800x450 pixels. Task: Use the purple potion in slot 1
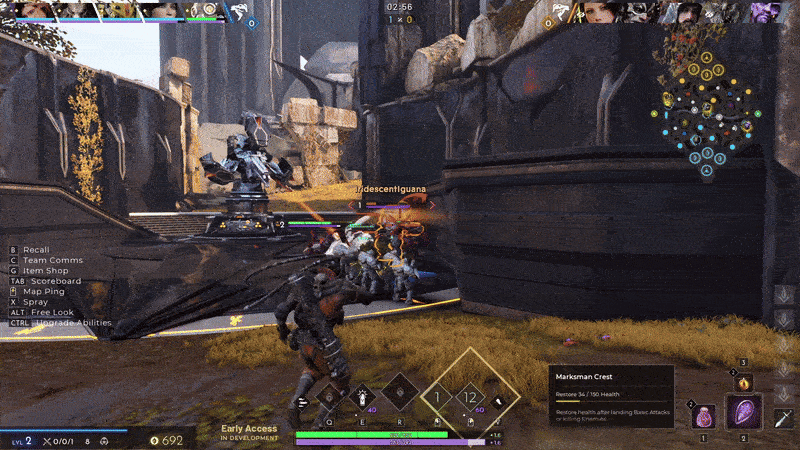pyautogui.click(x=704, y=416)
